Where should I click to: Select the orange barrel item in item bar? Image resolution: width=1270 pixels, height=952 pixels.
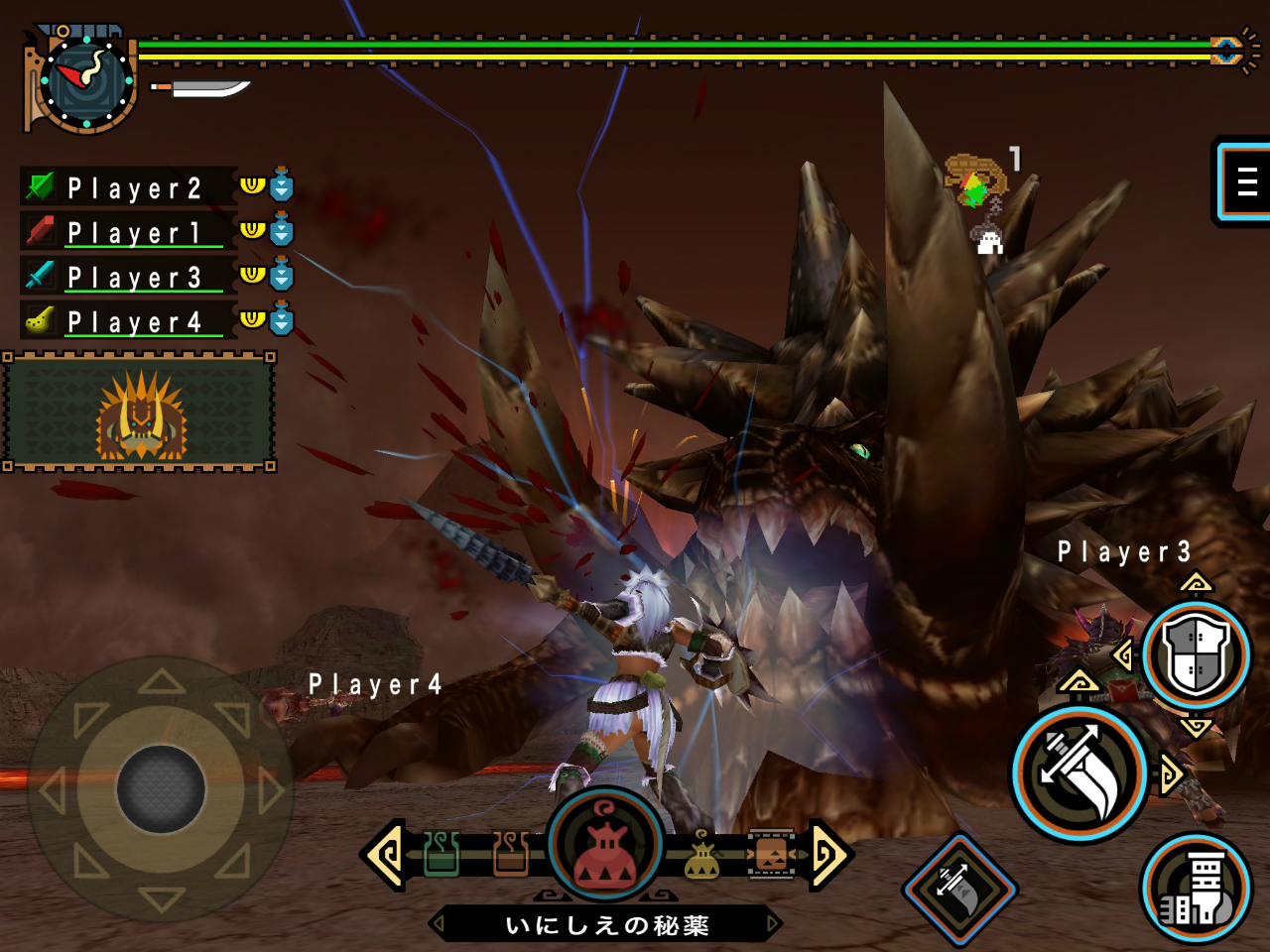coord(771,854)
